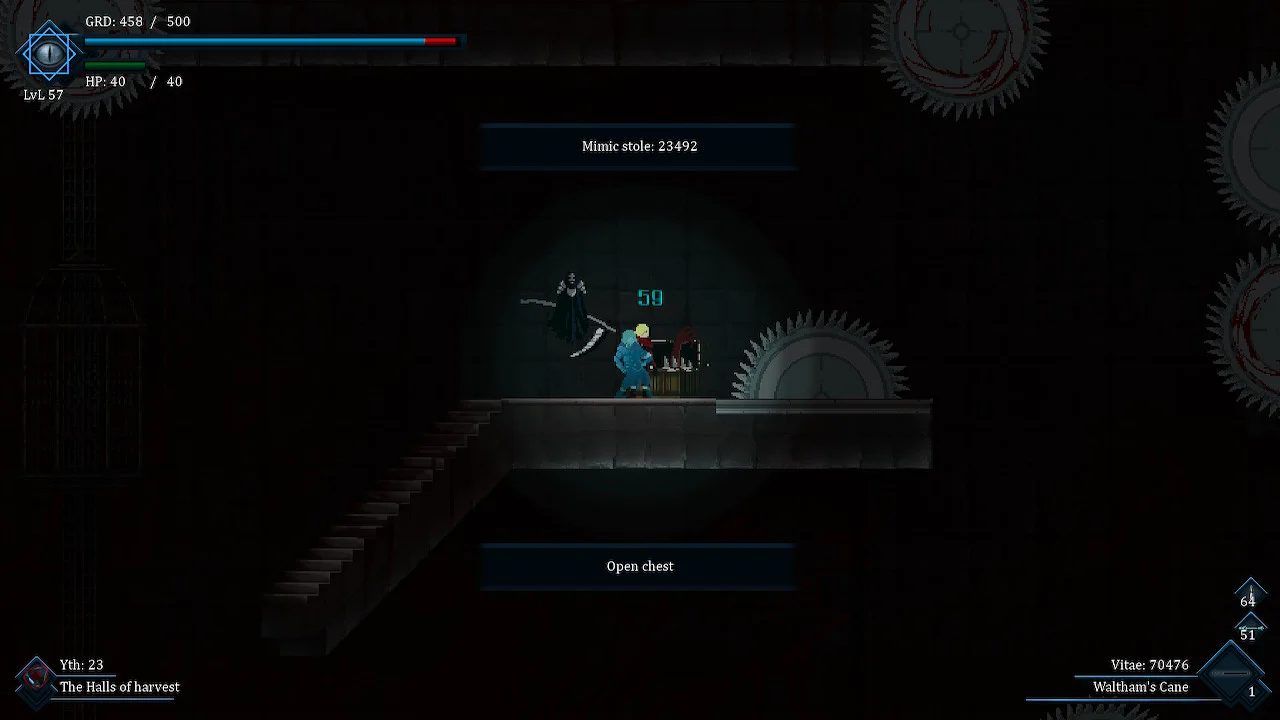The image size is (1280, 720).
Task: Open the chest via the prompt banner
Action: (639, 566)
